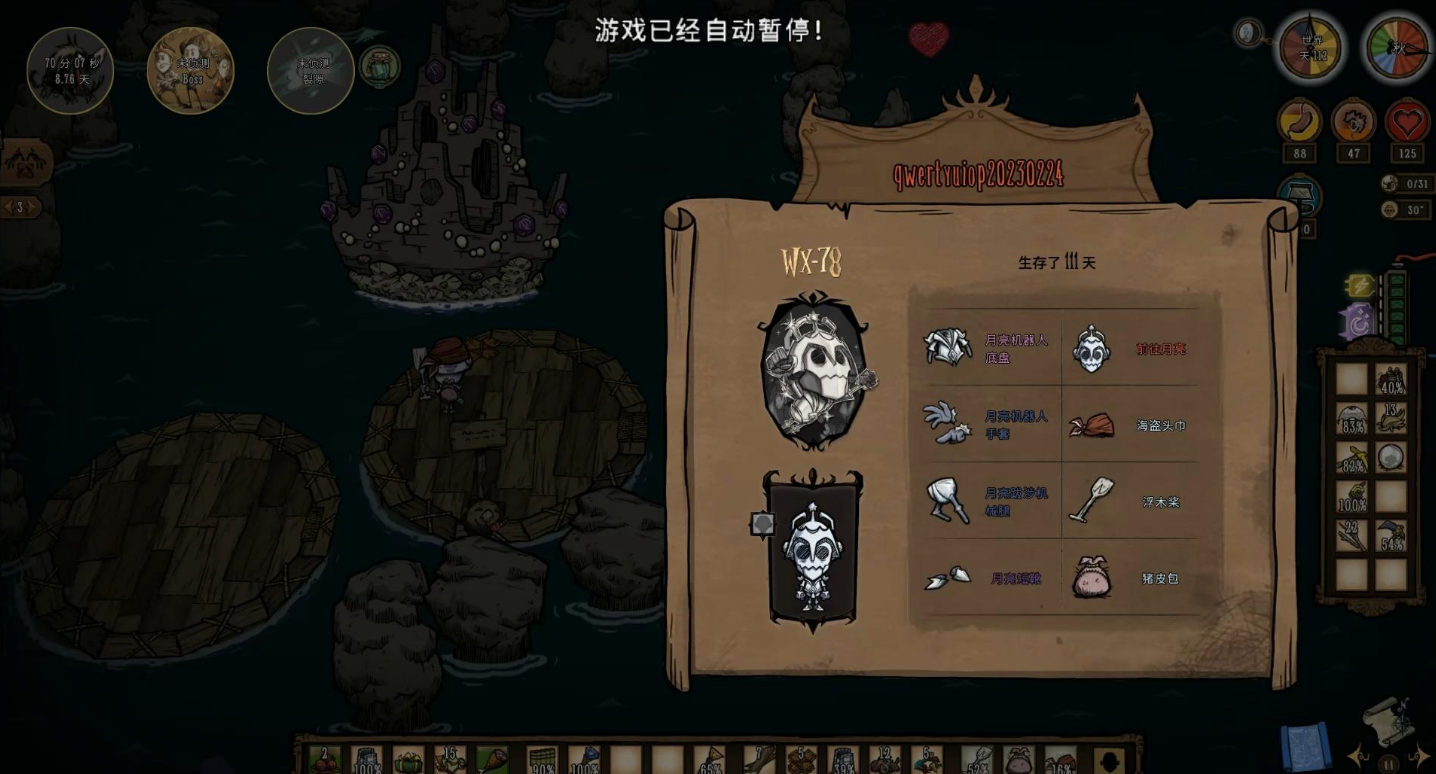Screen dimensions: 1436x774
Task: Click the moon phase icon
Action: coord(1247,33)
